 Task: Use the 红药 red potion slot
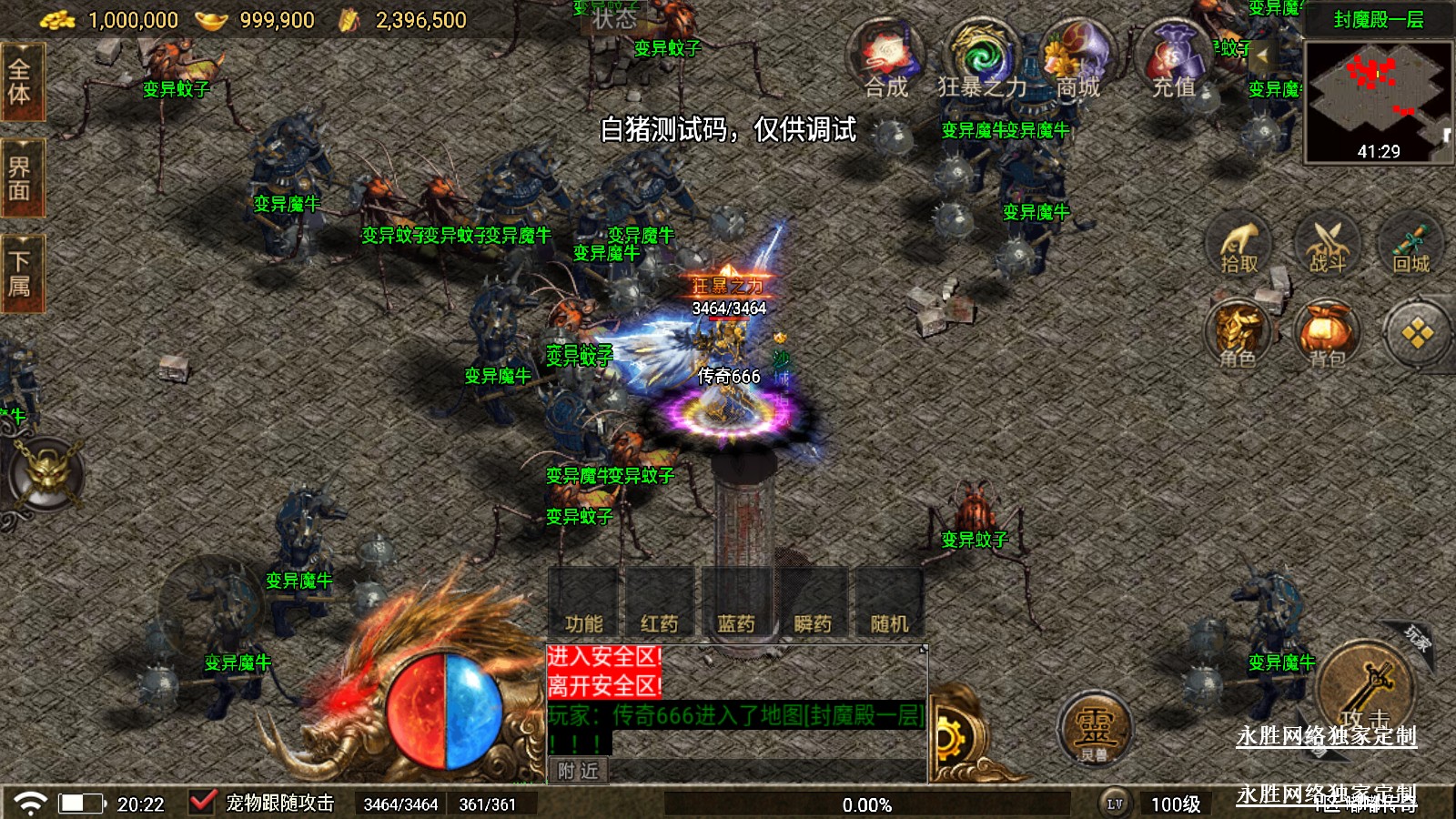tap(660, 602)
